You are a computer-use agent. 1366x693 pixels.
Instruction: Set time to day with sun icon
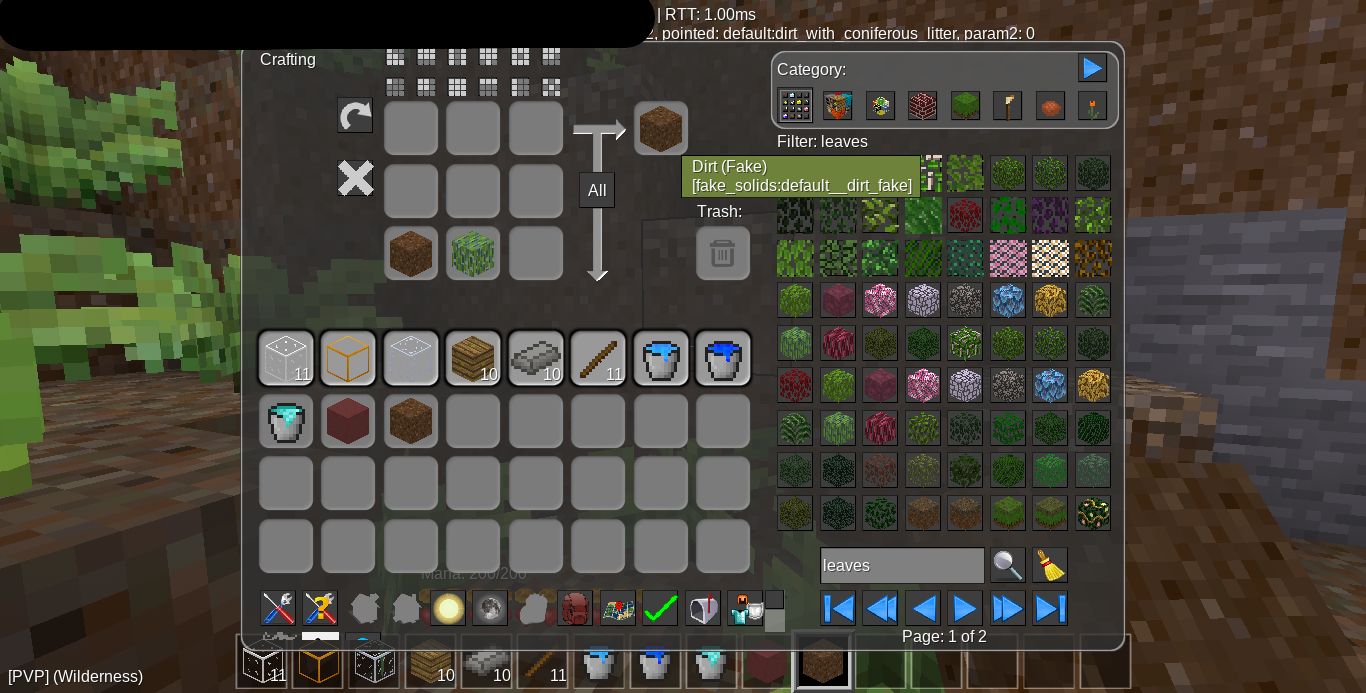448,608
